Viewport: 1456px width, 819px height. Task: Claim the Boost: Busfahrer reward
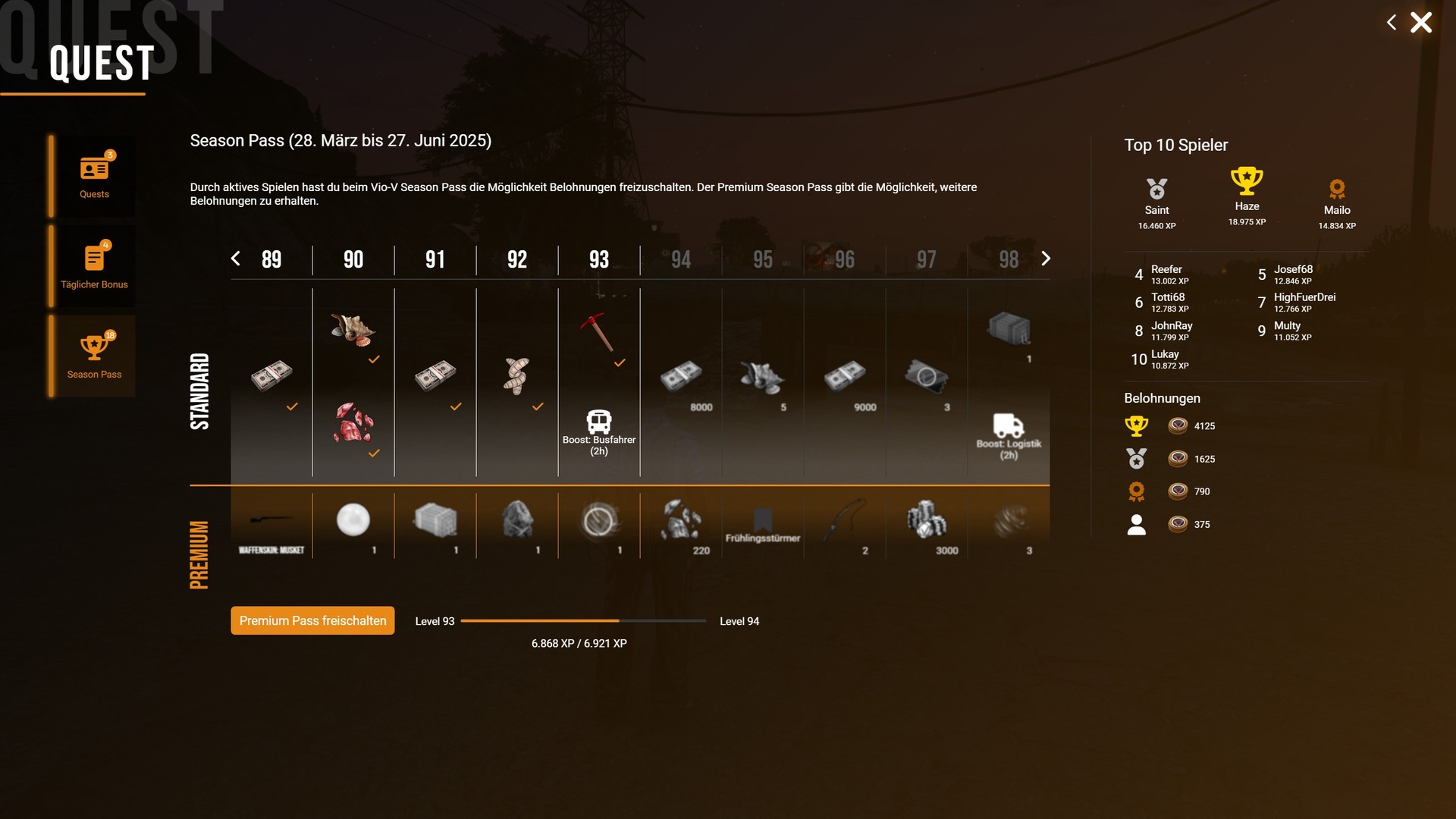tap(599, 432)
